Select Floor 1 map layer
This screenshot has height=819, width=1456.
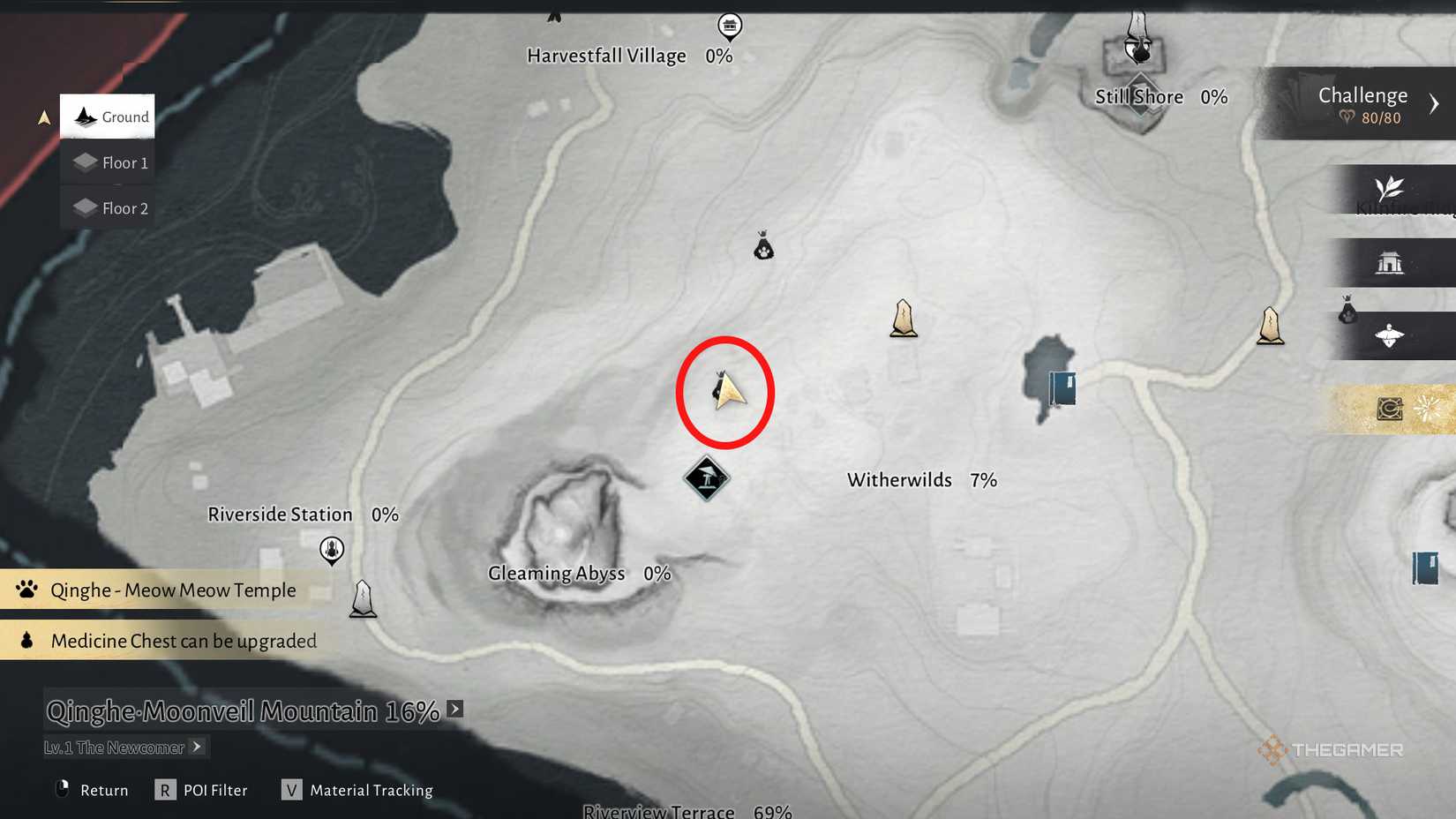click(x=108, y=162)
